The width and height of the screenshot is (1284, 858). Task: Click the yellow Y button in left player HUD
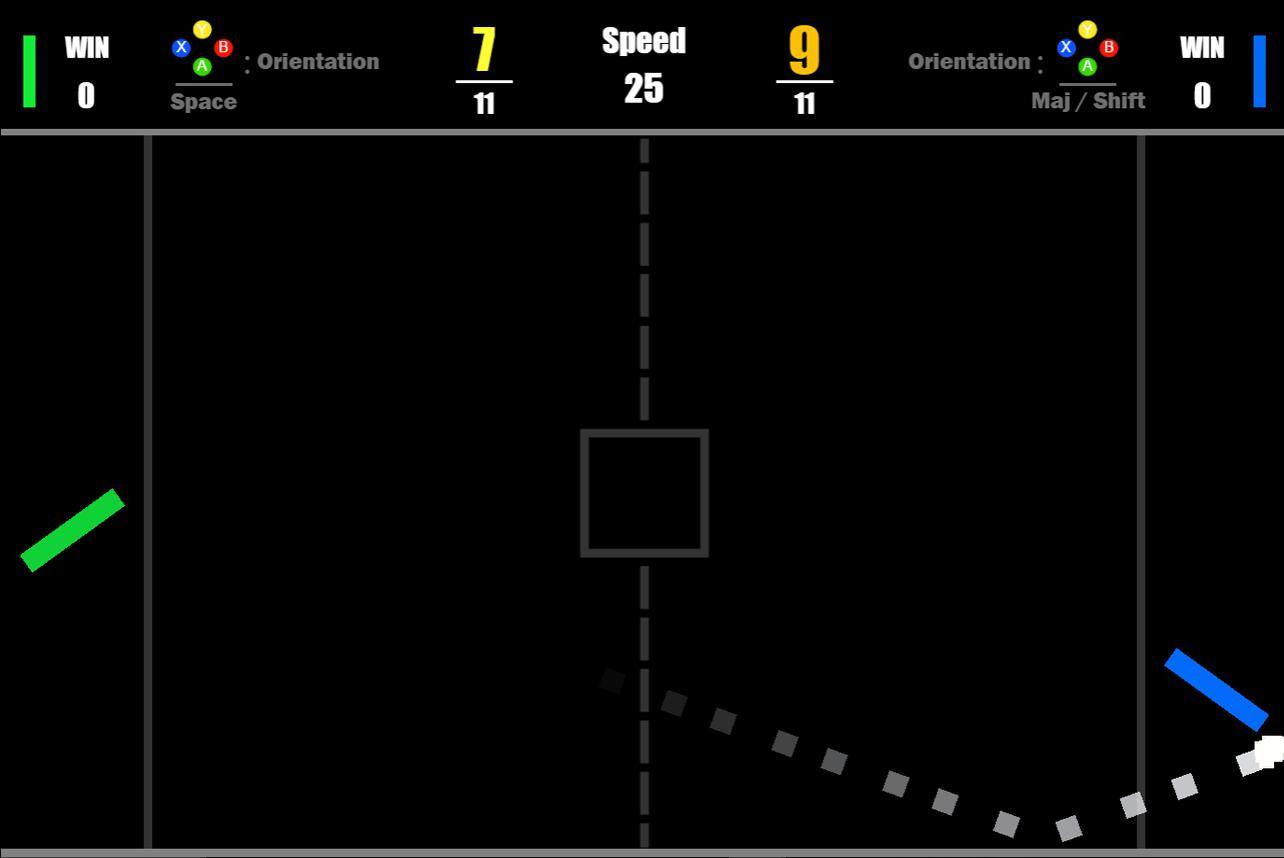tap(202, 31)
